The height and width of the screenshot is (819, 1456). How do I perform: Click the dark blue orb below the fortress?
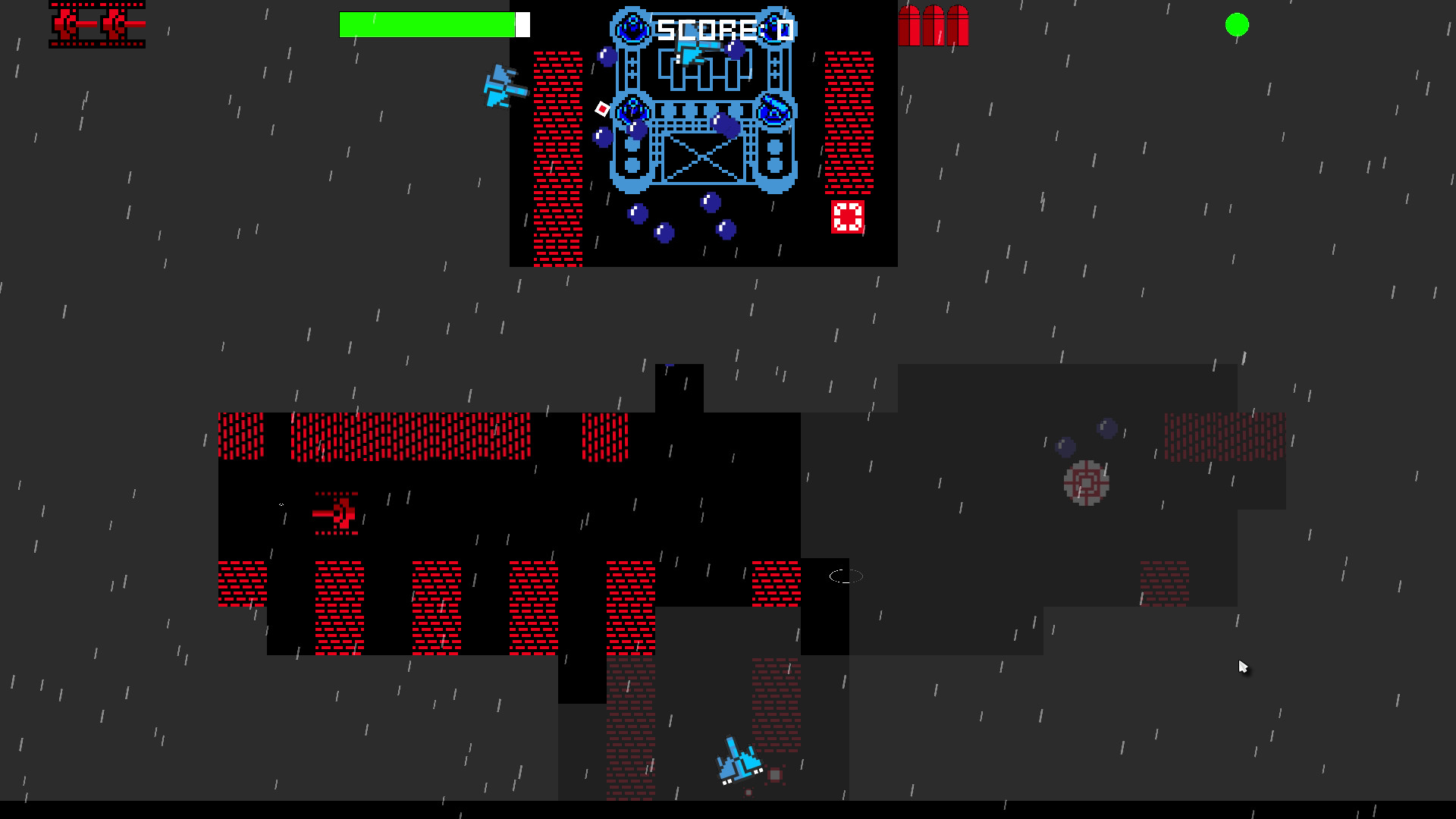coord(708,203)
